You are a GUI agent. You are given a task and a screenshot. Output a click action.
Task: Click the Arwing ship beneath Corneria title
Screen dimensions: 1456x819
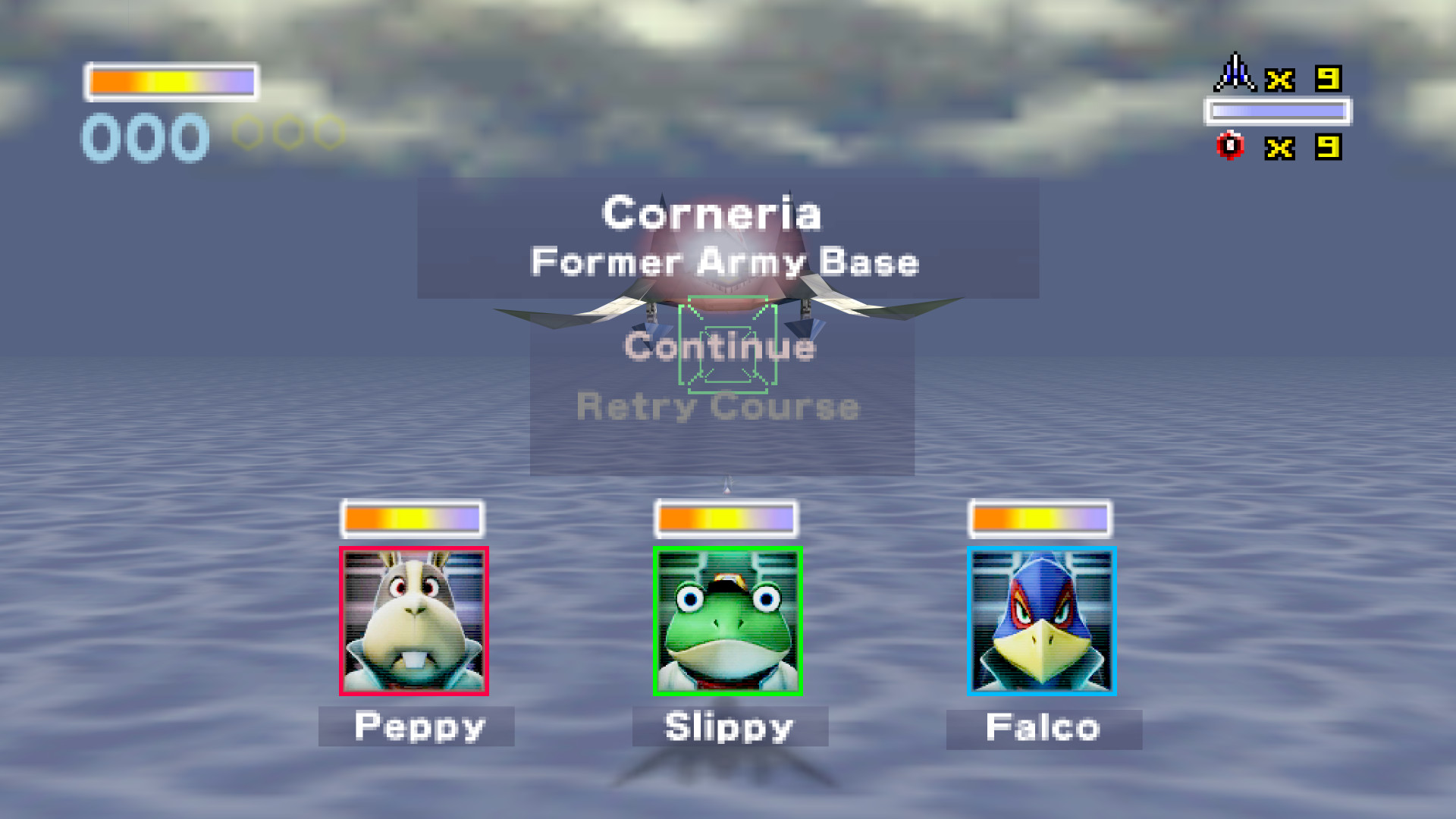pos(728,303)
